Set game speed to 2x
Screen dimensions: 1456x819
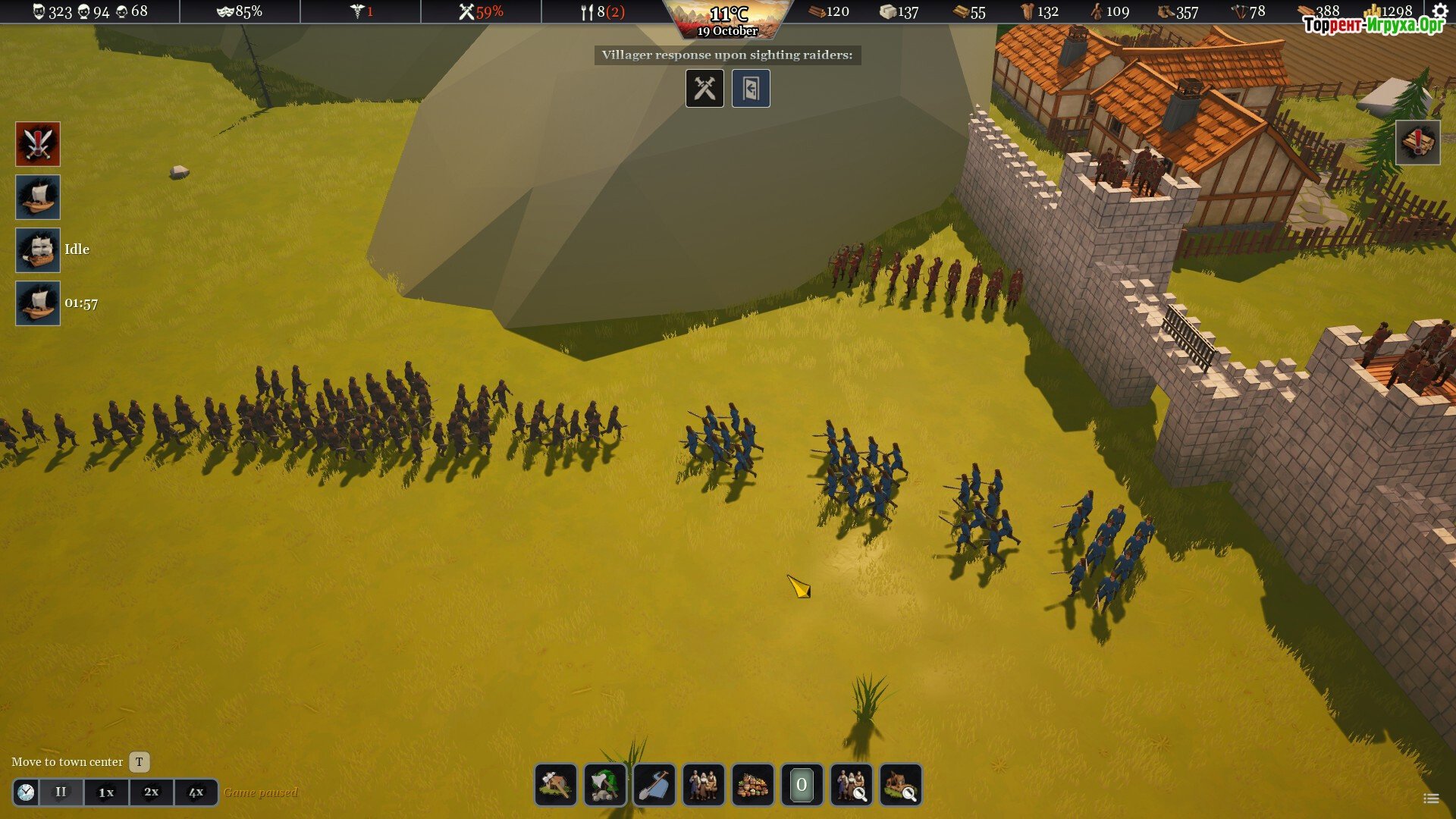pyautogui.click(x=152, y=792)
